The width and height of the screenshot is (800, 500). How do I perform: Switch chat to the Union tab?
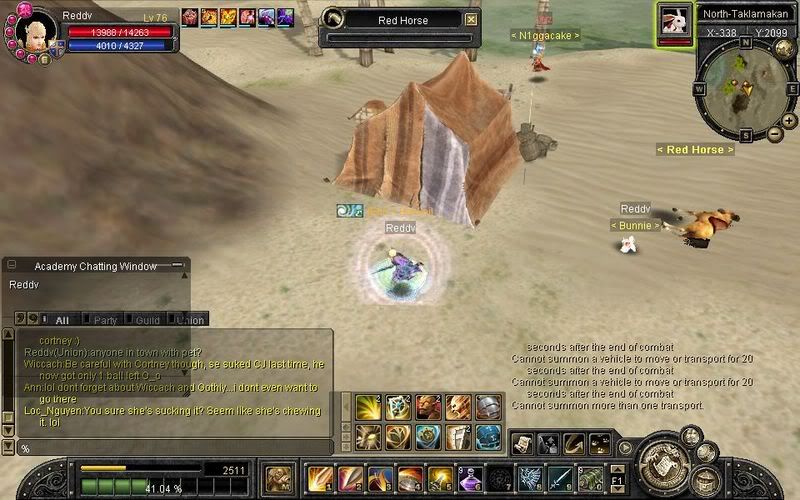[190, 320]
